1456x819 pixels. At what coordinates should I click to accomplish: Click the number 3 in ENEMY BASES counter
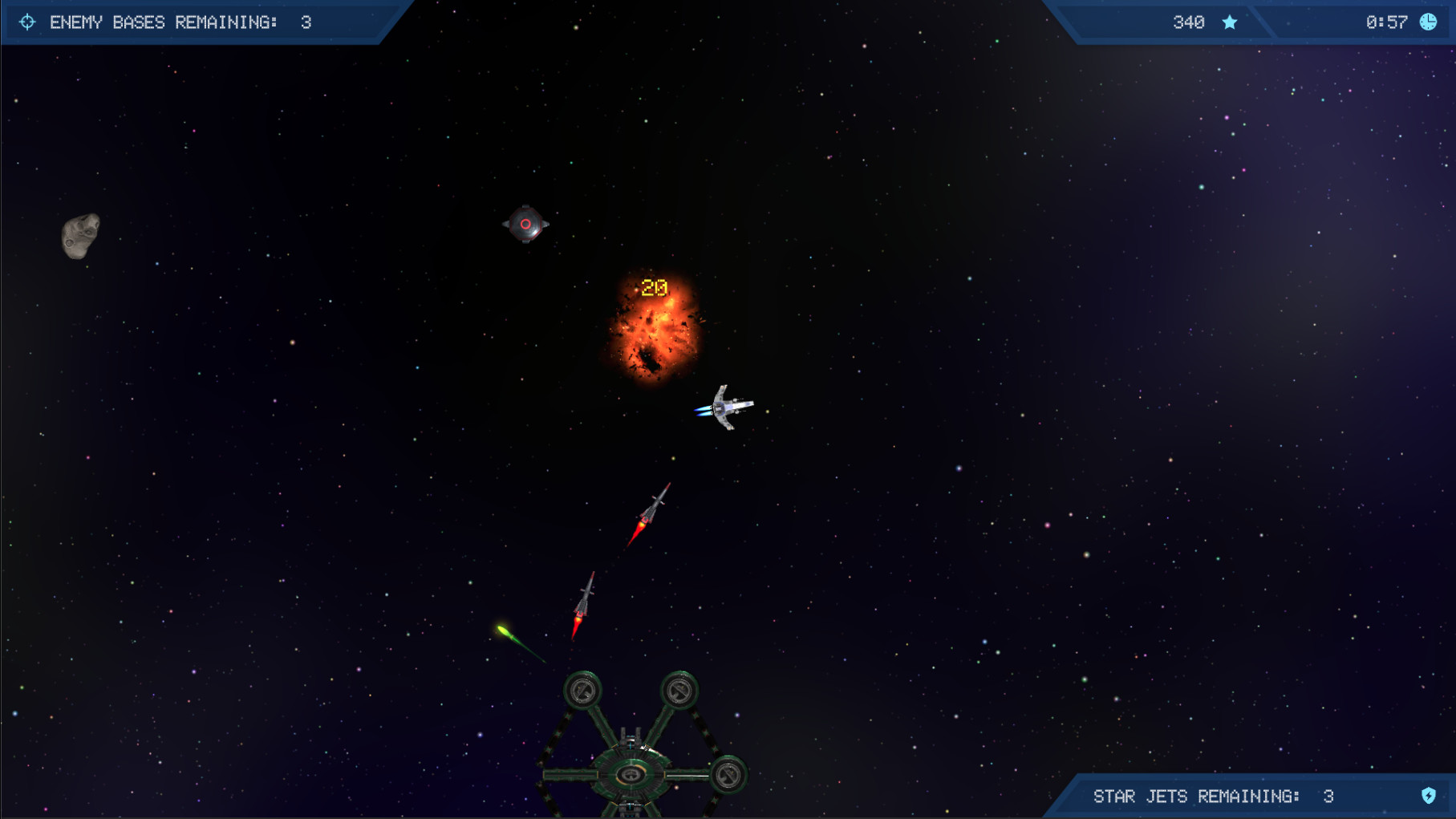point(305,22)
